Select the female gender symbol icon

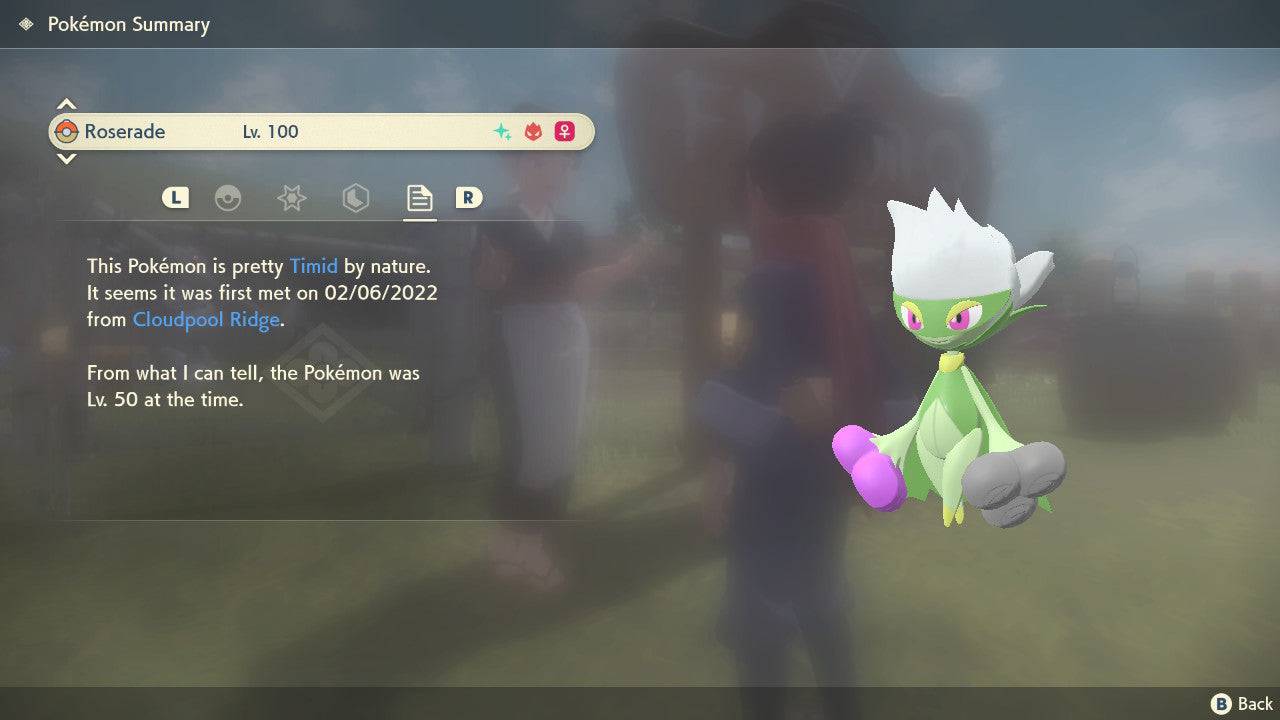pos(564,131)
